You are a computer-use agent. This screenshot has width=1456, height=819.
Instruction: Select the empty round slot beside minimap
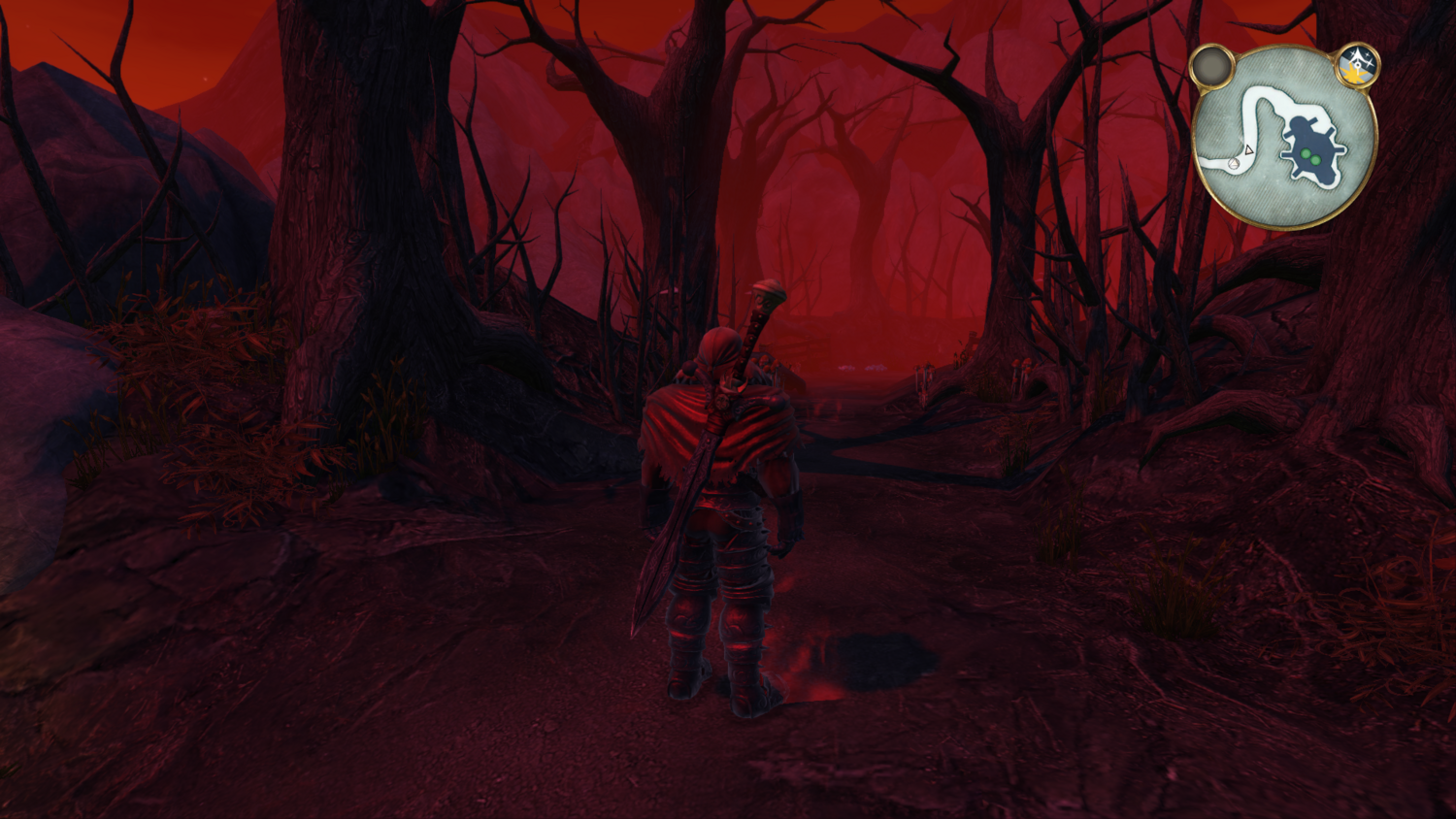click(x=1211, y=66)
